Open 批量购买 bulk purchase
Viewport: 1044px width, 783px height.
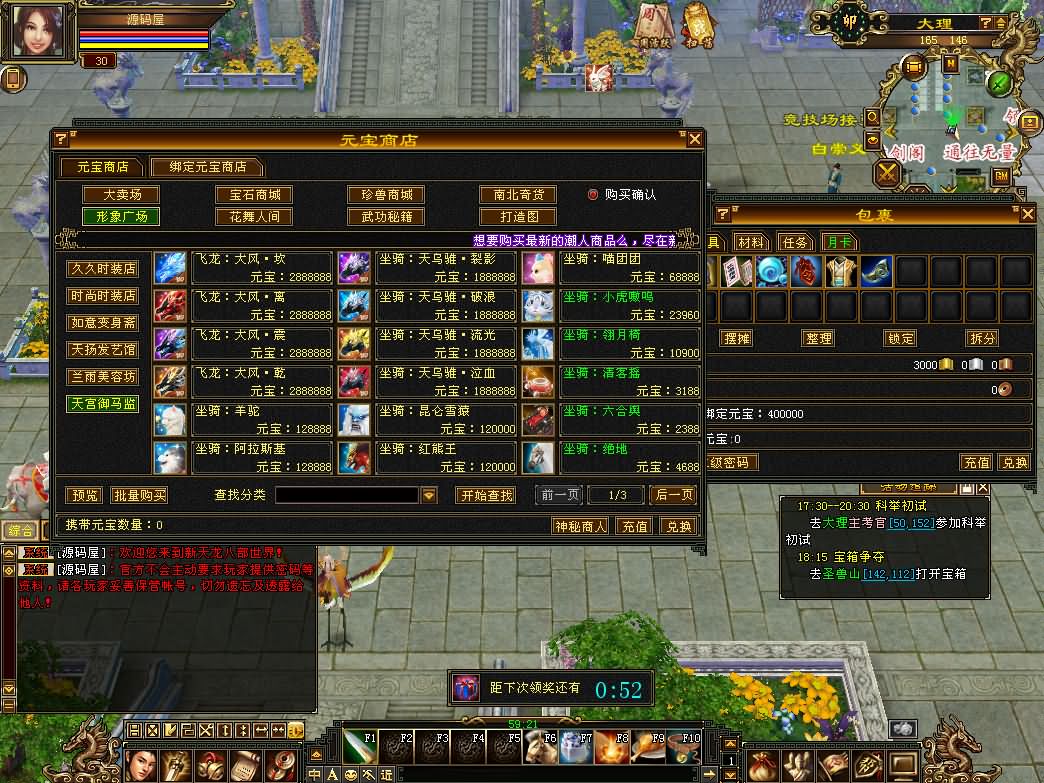[139, 495]
